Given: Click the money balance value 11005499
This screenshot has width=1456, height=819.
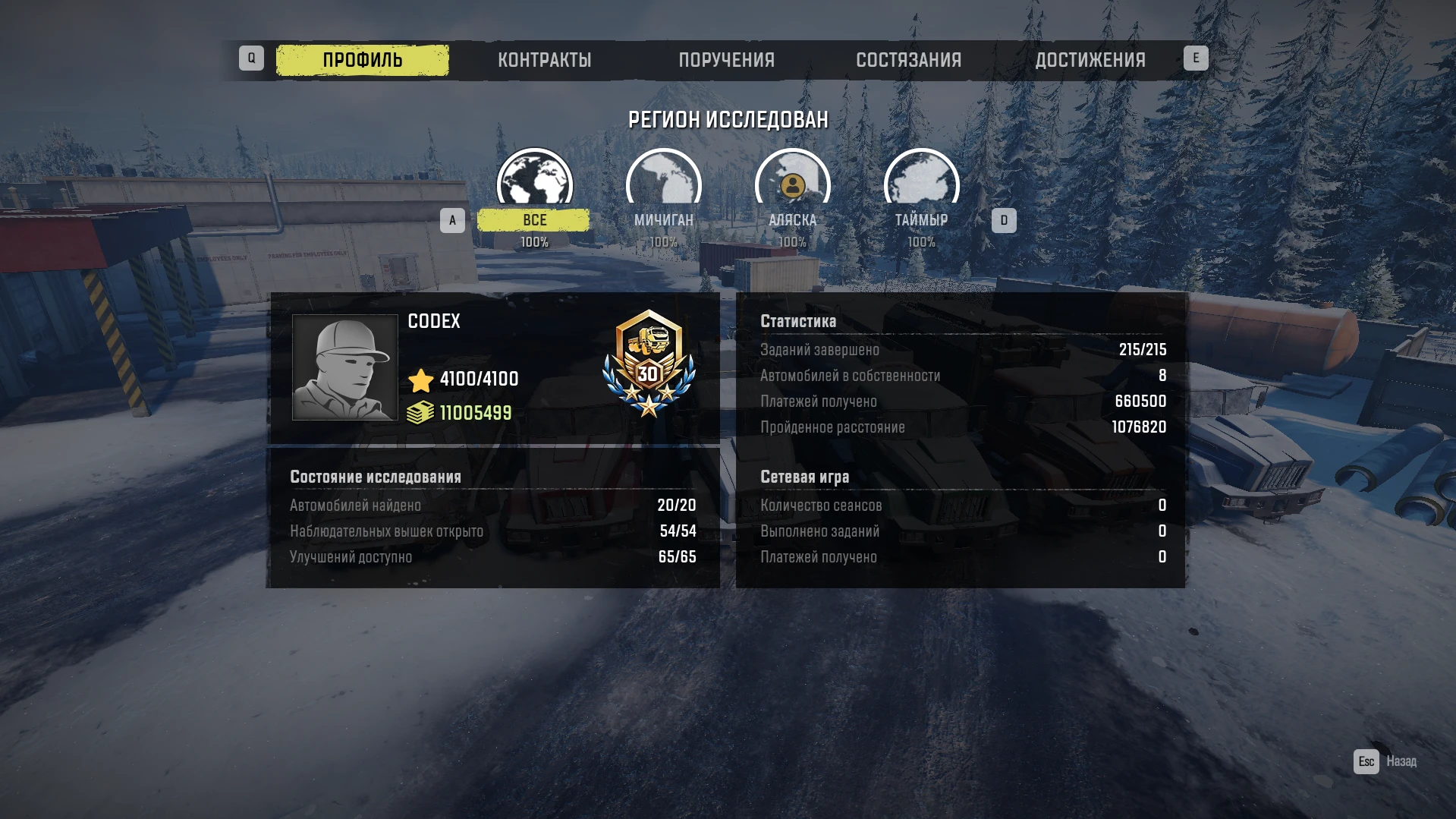Looking at the screenshot, I should click(x=476, y=414).
